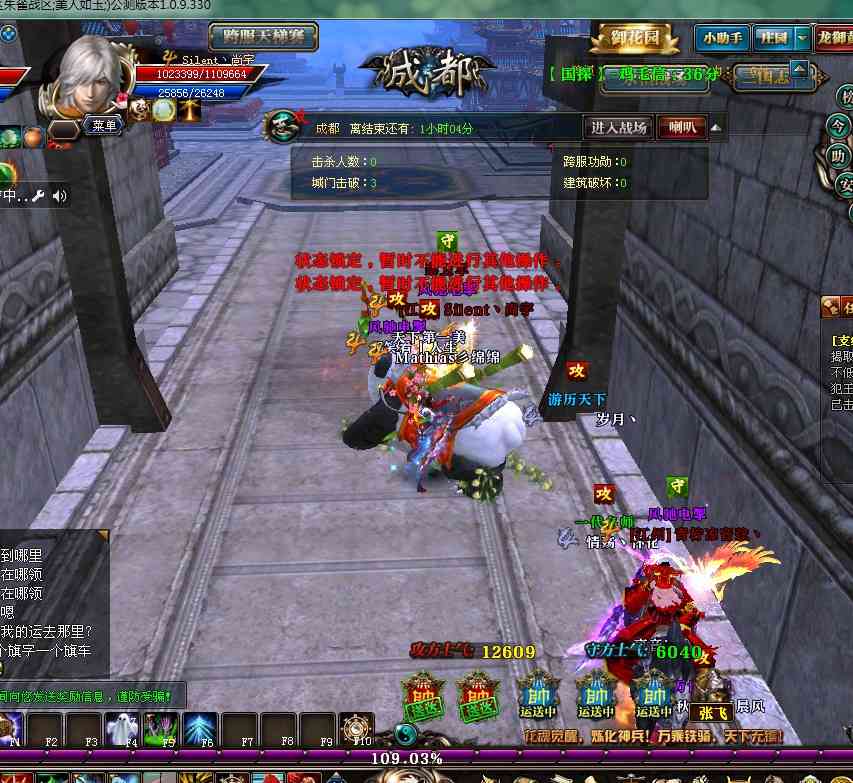Click the 进入战场 enter battlefield button
The image size is (853, 783).
point(618,128)
